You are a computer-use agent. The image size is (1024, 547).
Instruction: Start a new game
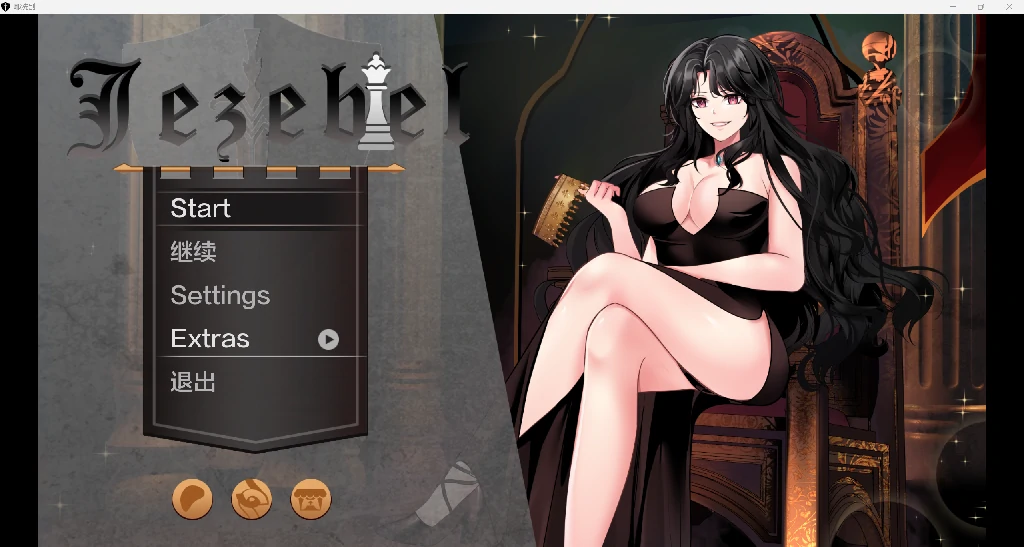(201, 208)
